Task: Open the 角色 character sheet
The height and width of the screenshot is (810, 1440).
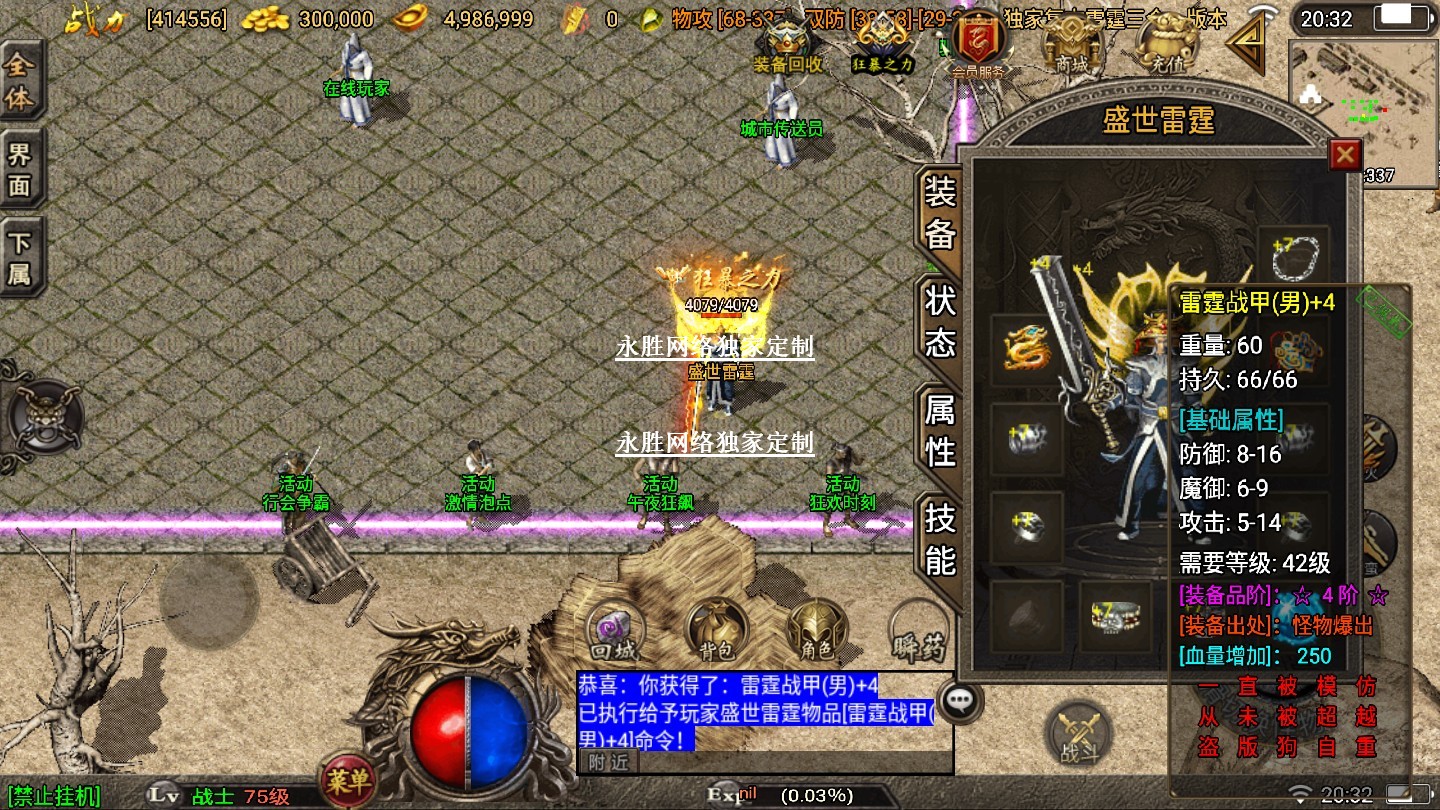Action: [x=817, y=631]
